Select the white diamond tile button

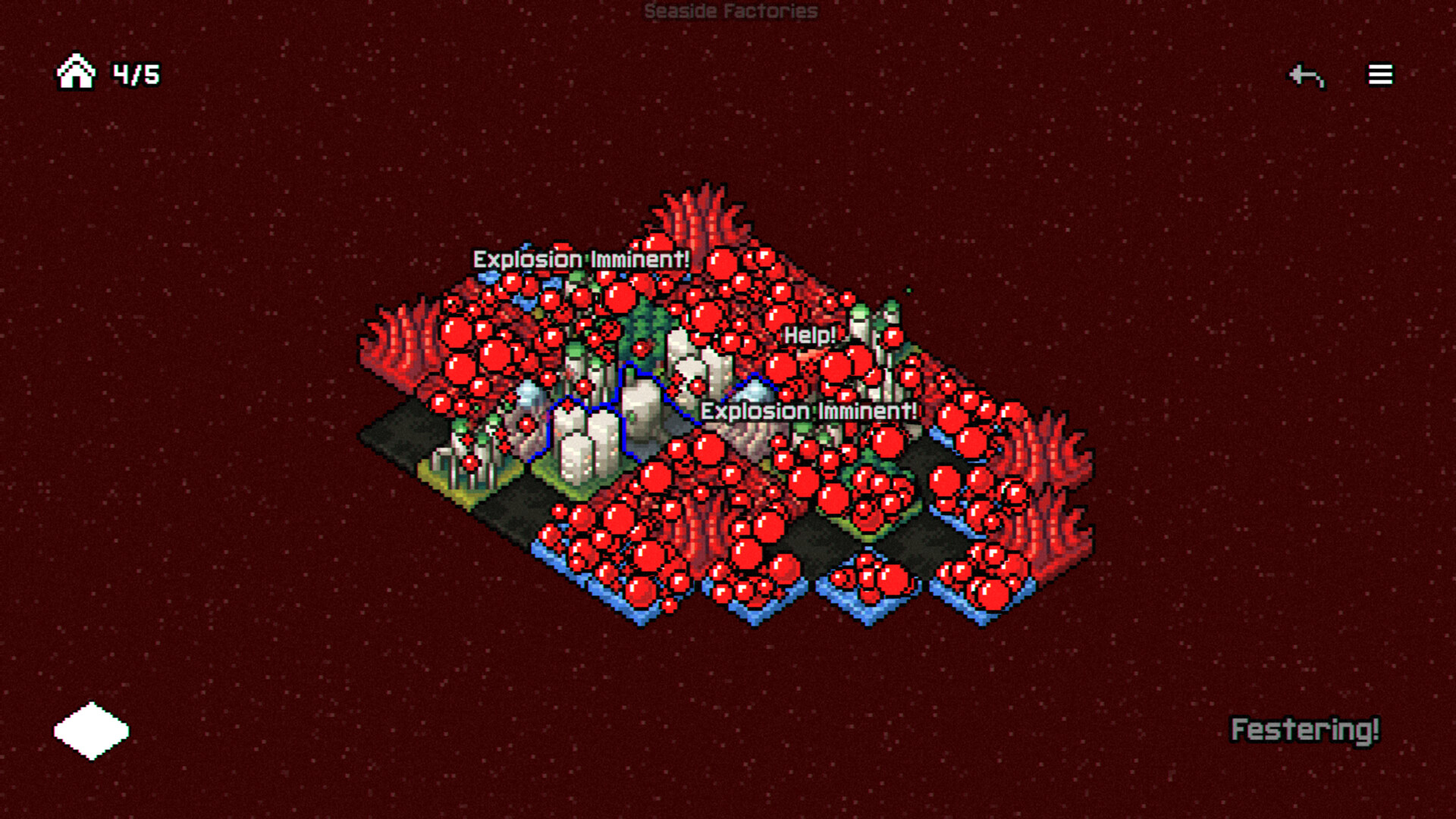click(92, 730)
